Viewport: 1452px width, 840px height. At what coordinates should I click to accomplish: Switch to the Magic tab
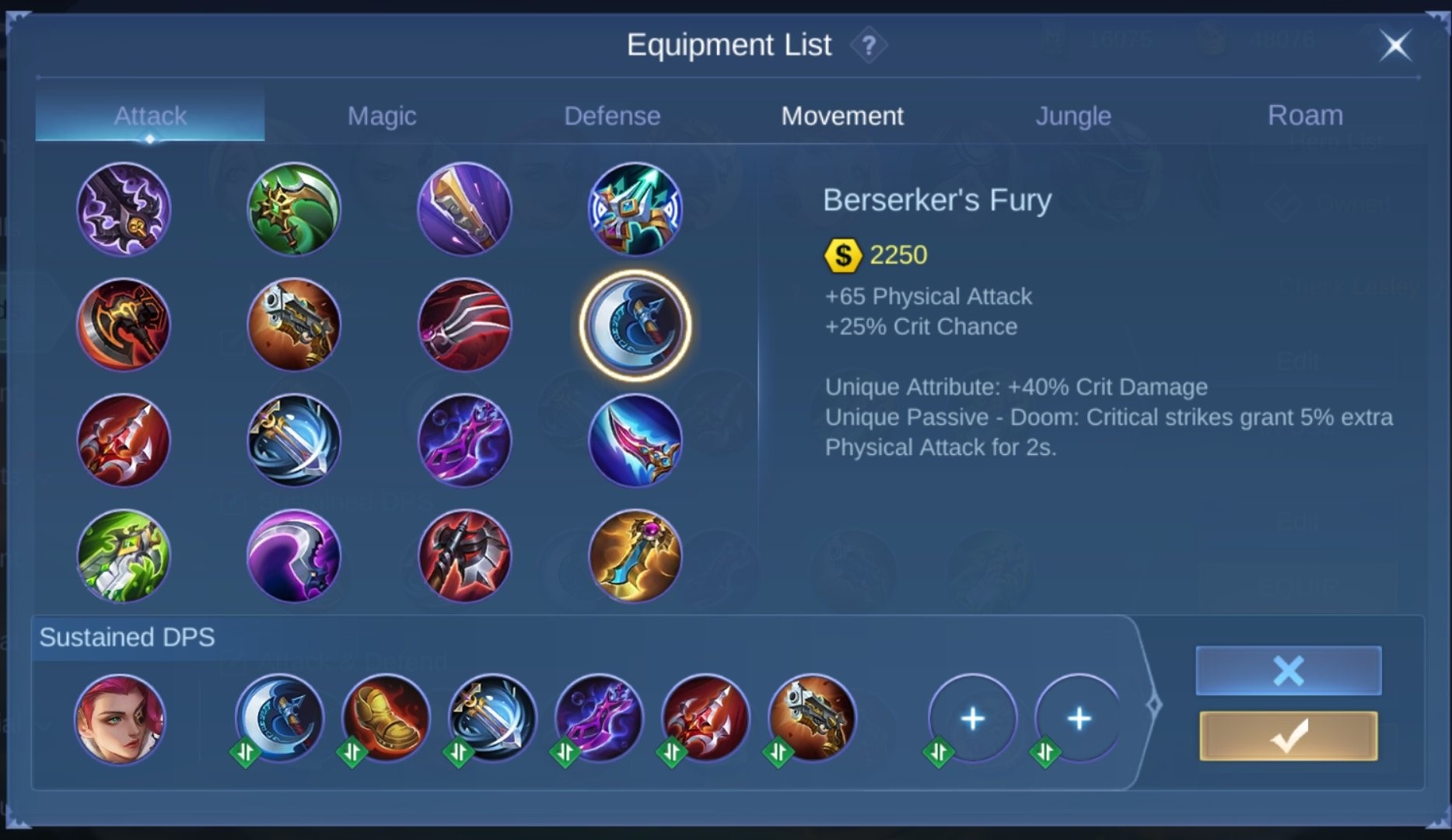coord(382,115)
